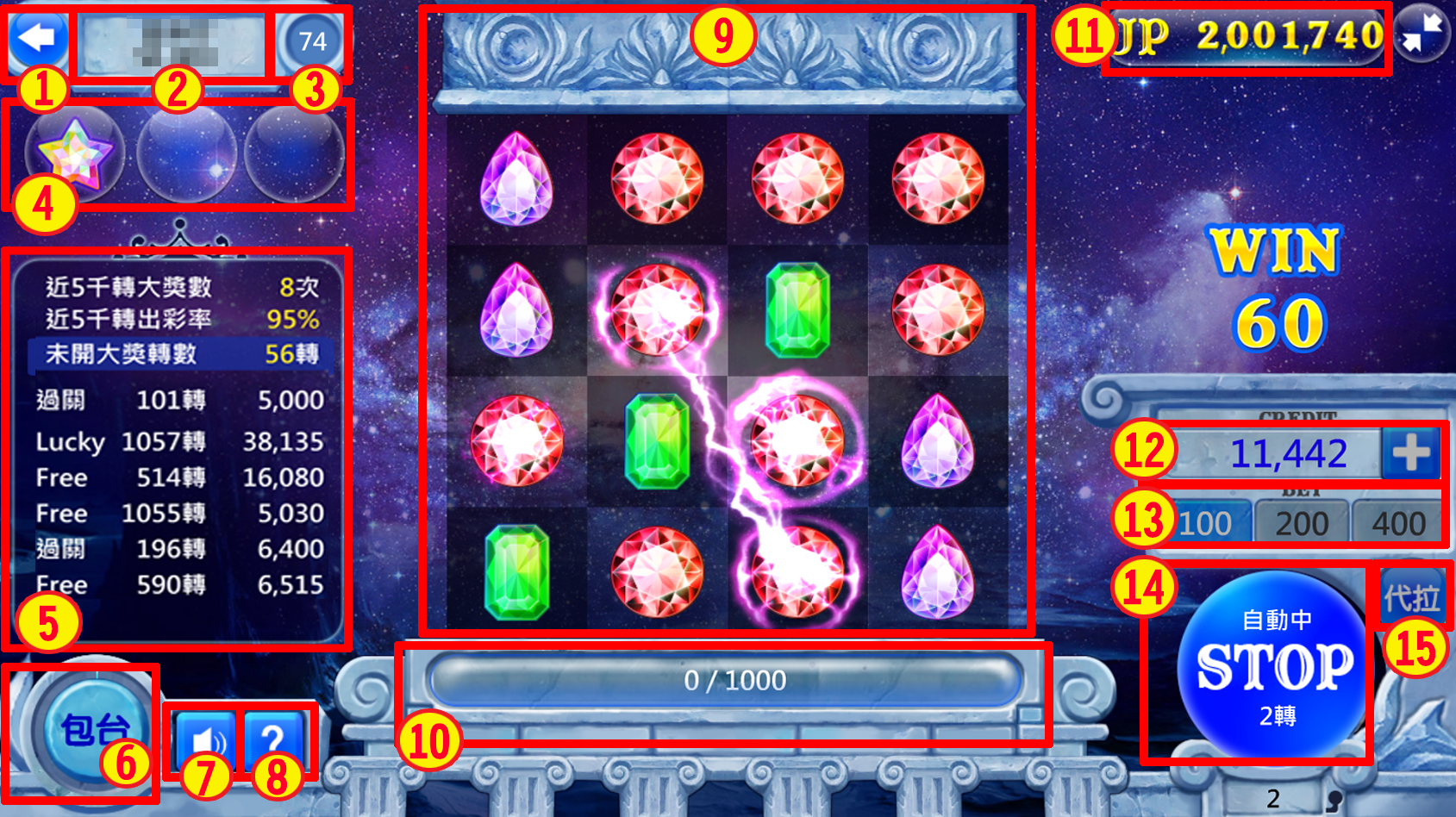Image resolution: width=1456 pixels, height=817 pixels.
Task: Stop the auto spin
Action: (x=1275, y=666)
